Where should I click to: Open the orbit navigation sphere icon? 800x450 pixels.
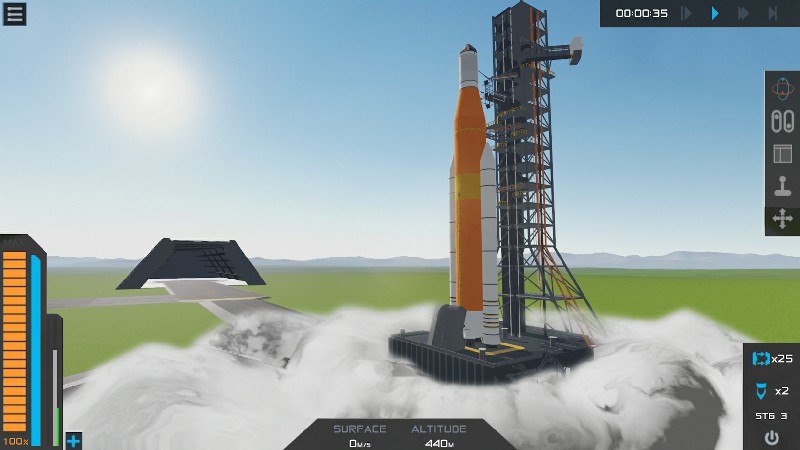click(782, 89)
